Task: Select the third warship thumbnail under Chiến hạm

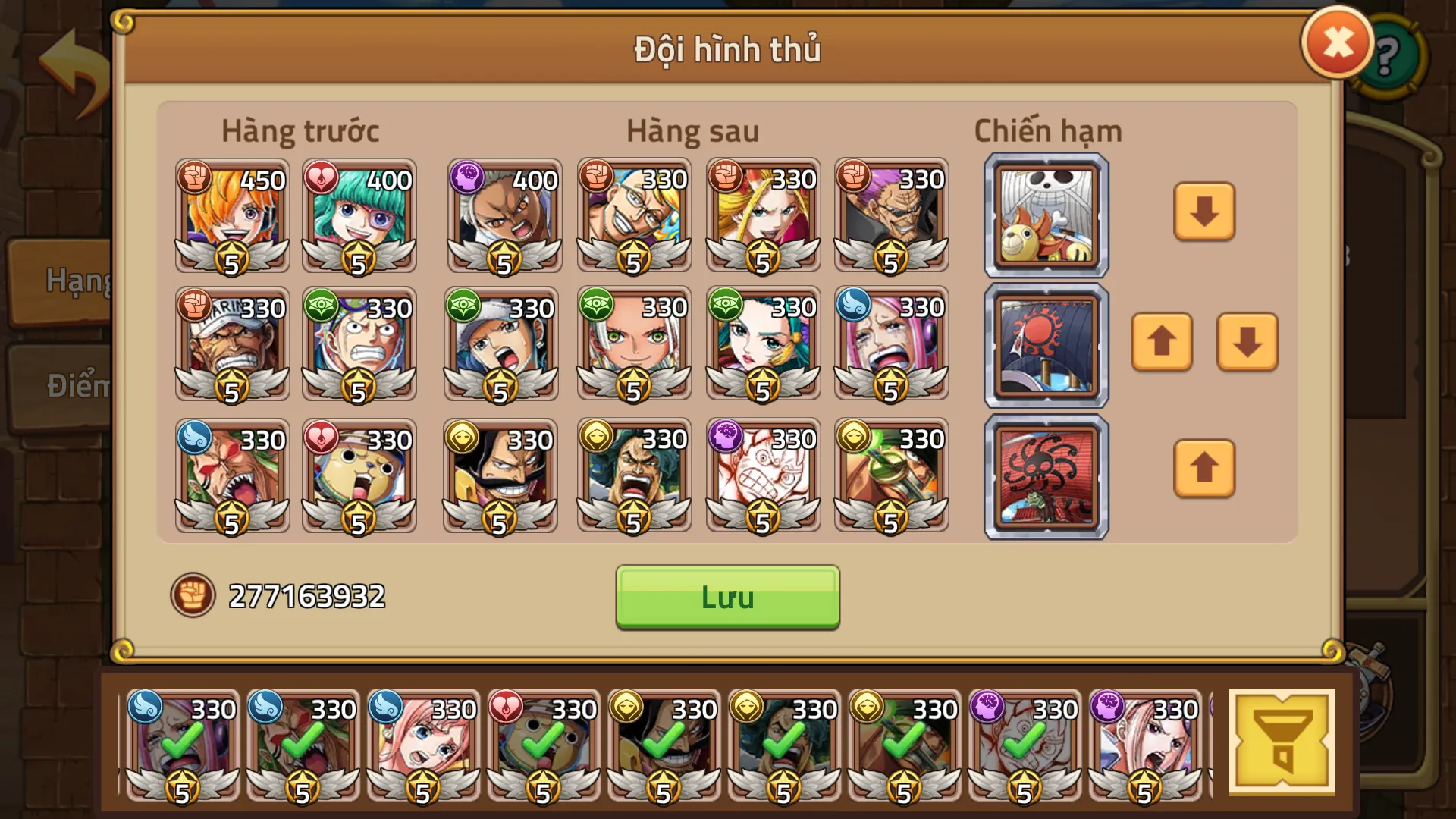Action: (1044, 476)
